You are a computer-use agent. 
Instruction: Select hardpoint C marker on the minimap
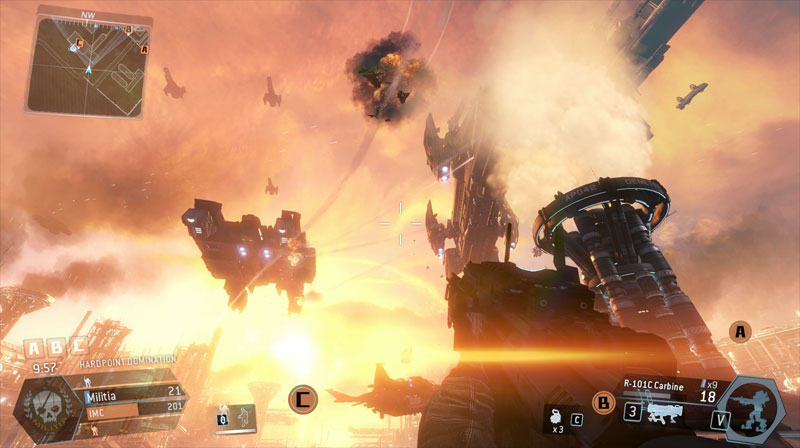(80, 42)
